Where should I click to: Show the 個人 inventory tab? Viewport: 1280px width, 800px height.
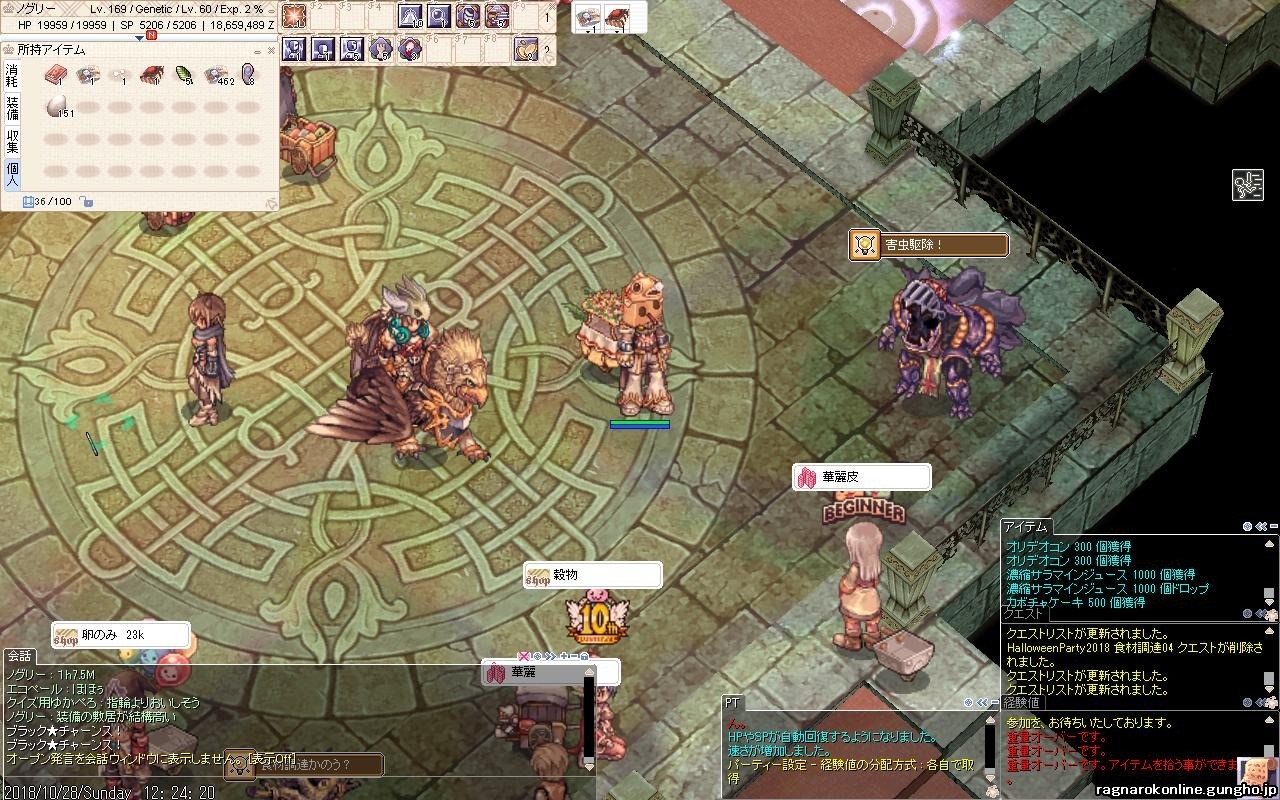[x=12, y=174]
